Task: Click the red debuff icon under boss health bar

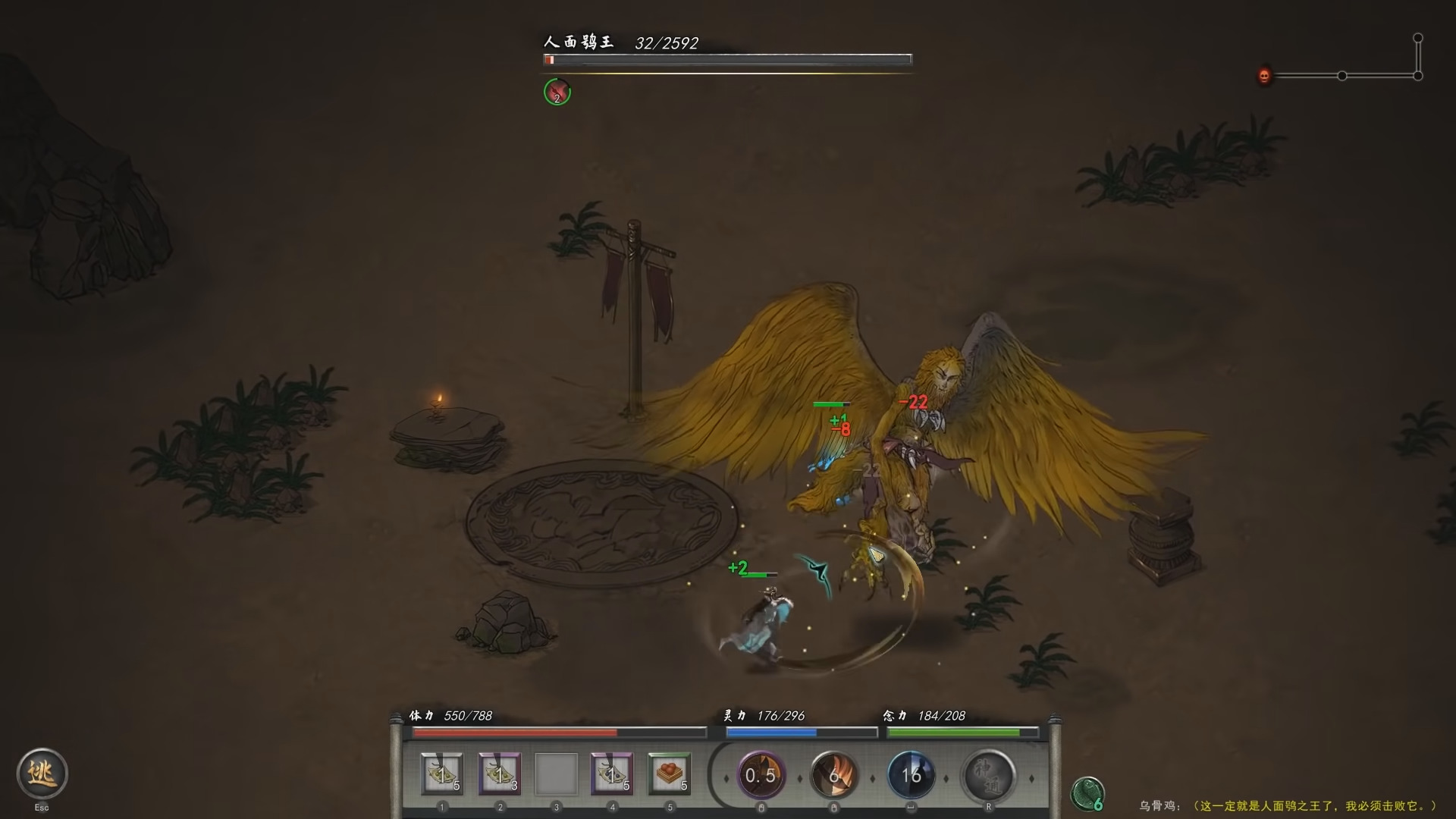Action: click(557, 92)
